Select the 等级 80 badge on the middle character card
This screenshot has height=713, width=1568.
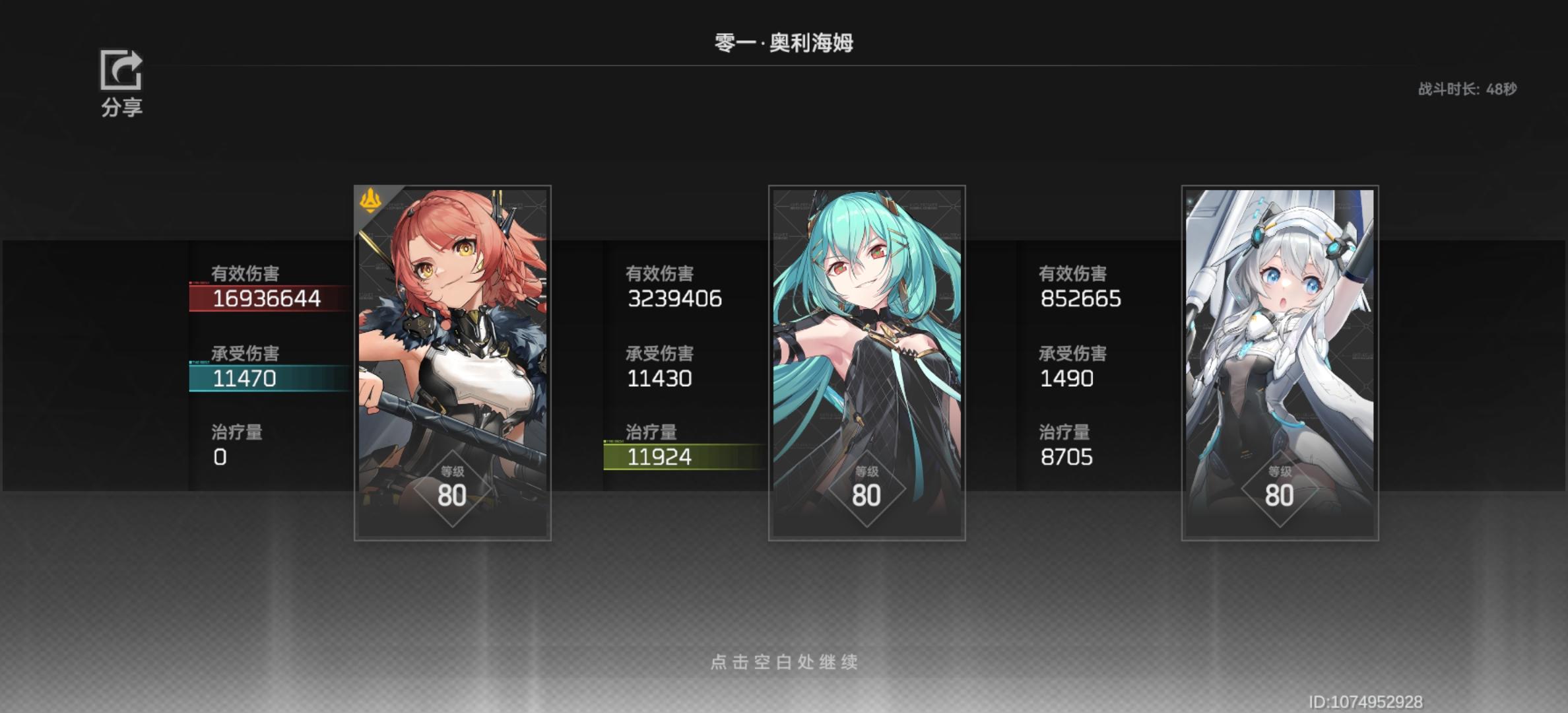pyautogui.click(x=866, y=489)
